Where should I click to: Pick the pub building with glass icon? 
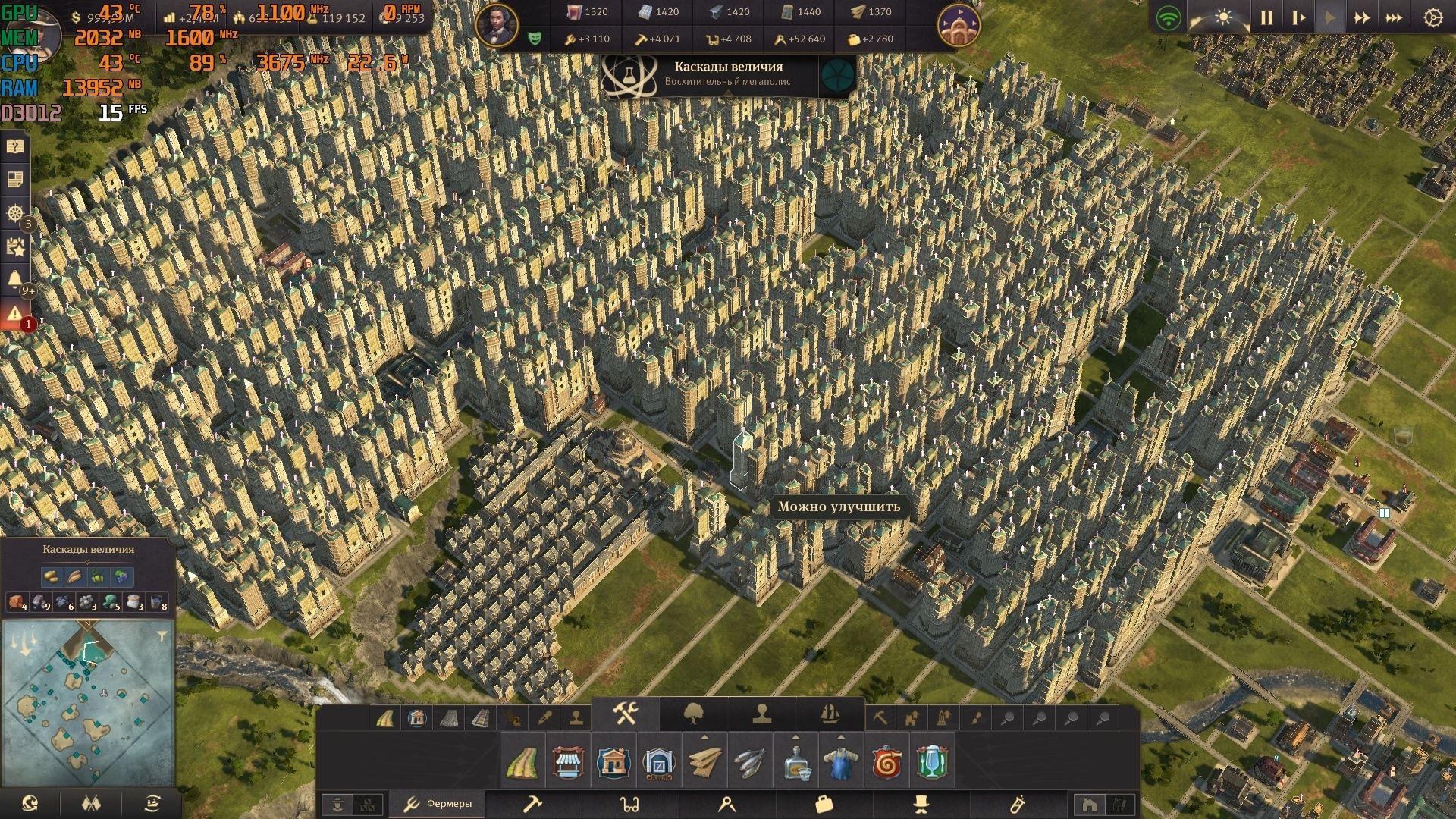(x=932, y=761)
